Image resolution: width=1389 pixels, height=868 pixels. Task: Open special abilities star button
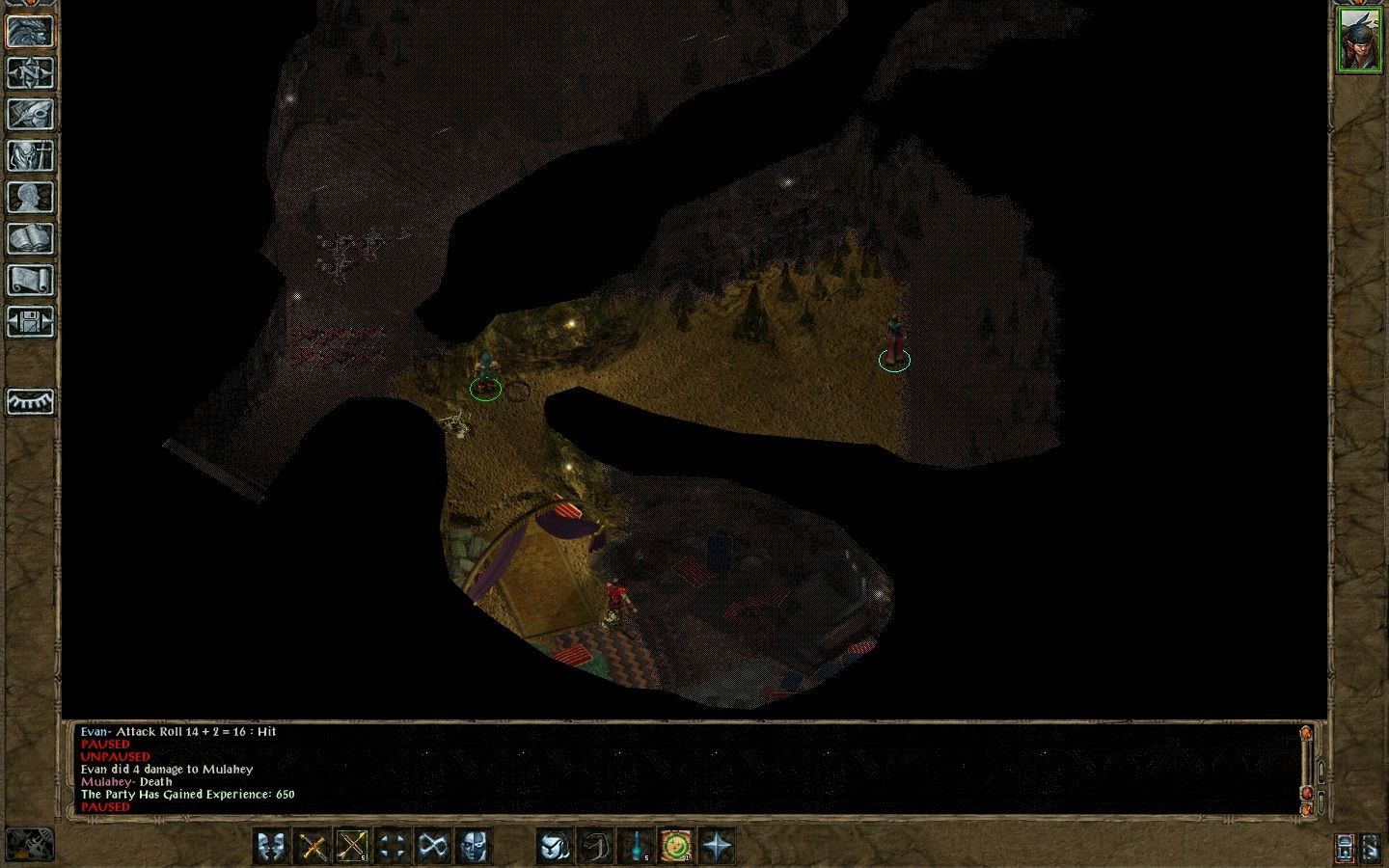(x=718, y=847)
